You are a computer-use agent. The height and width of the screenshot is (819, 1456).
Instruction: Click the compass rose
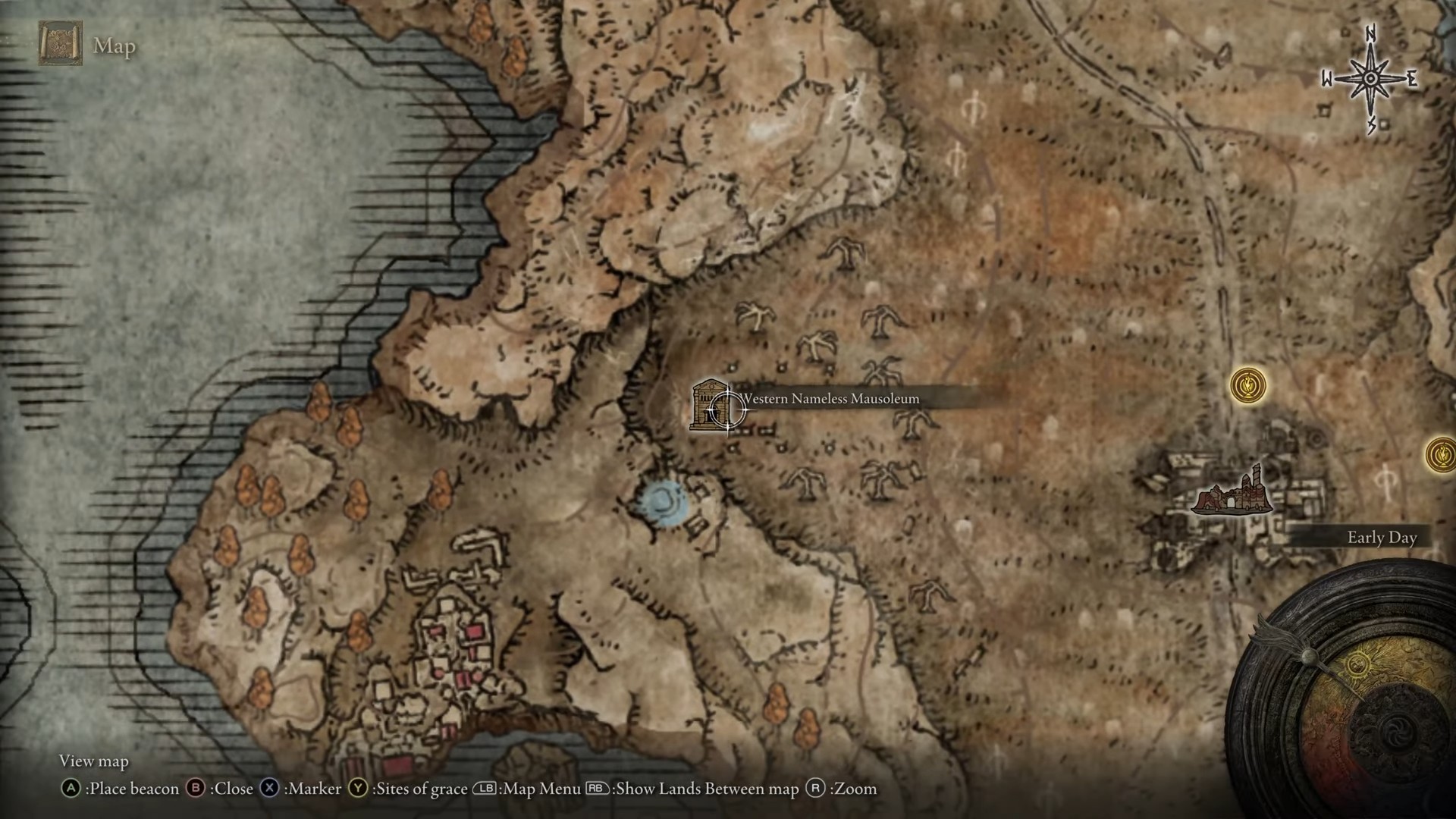point(1370,79)
